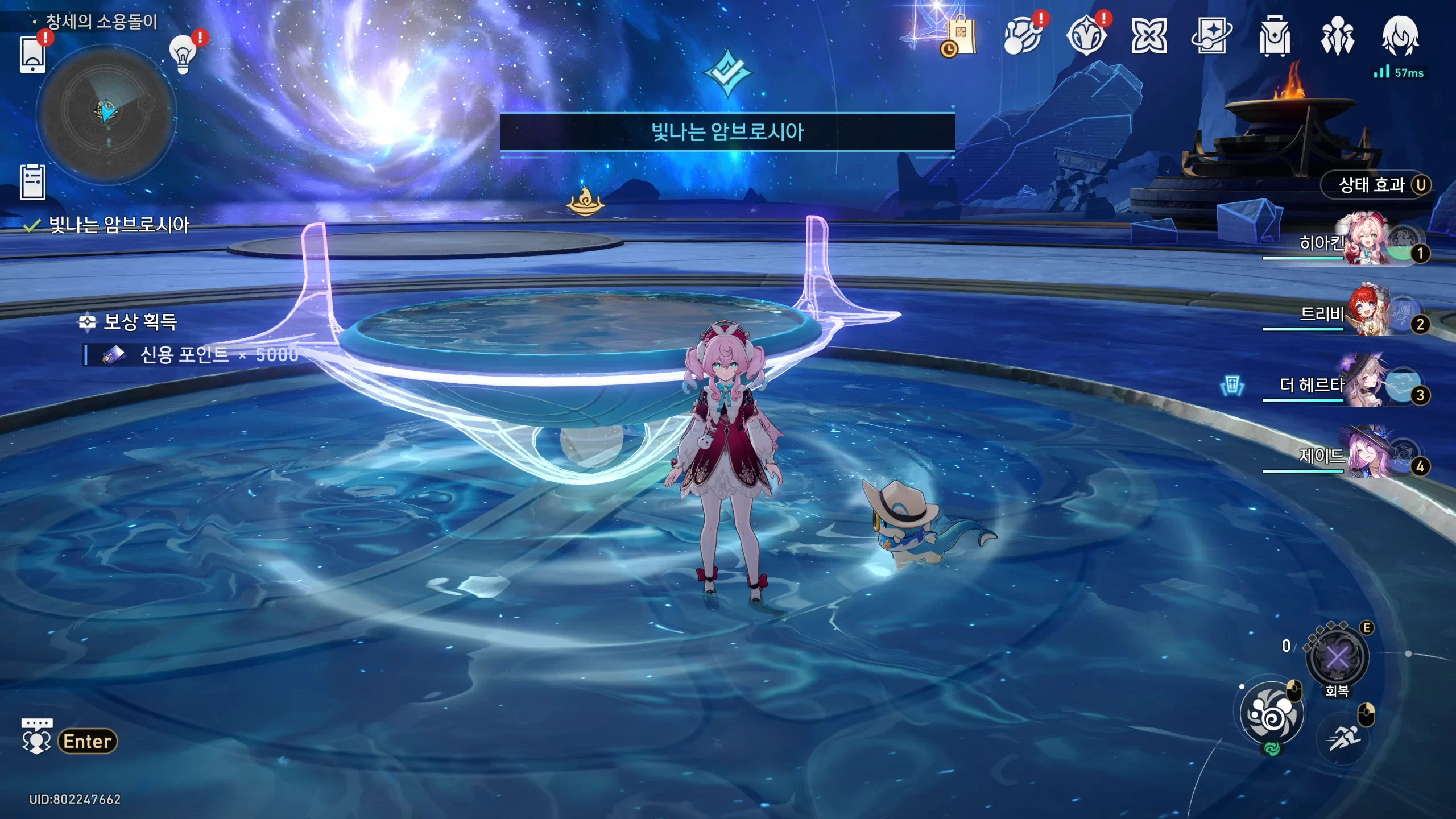This screenshot has height=819, width=1456.
Task: Open the mission clipboard icon
Action: click(32, 182)
